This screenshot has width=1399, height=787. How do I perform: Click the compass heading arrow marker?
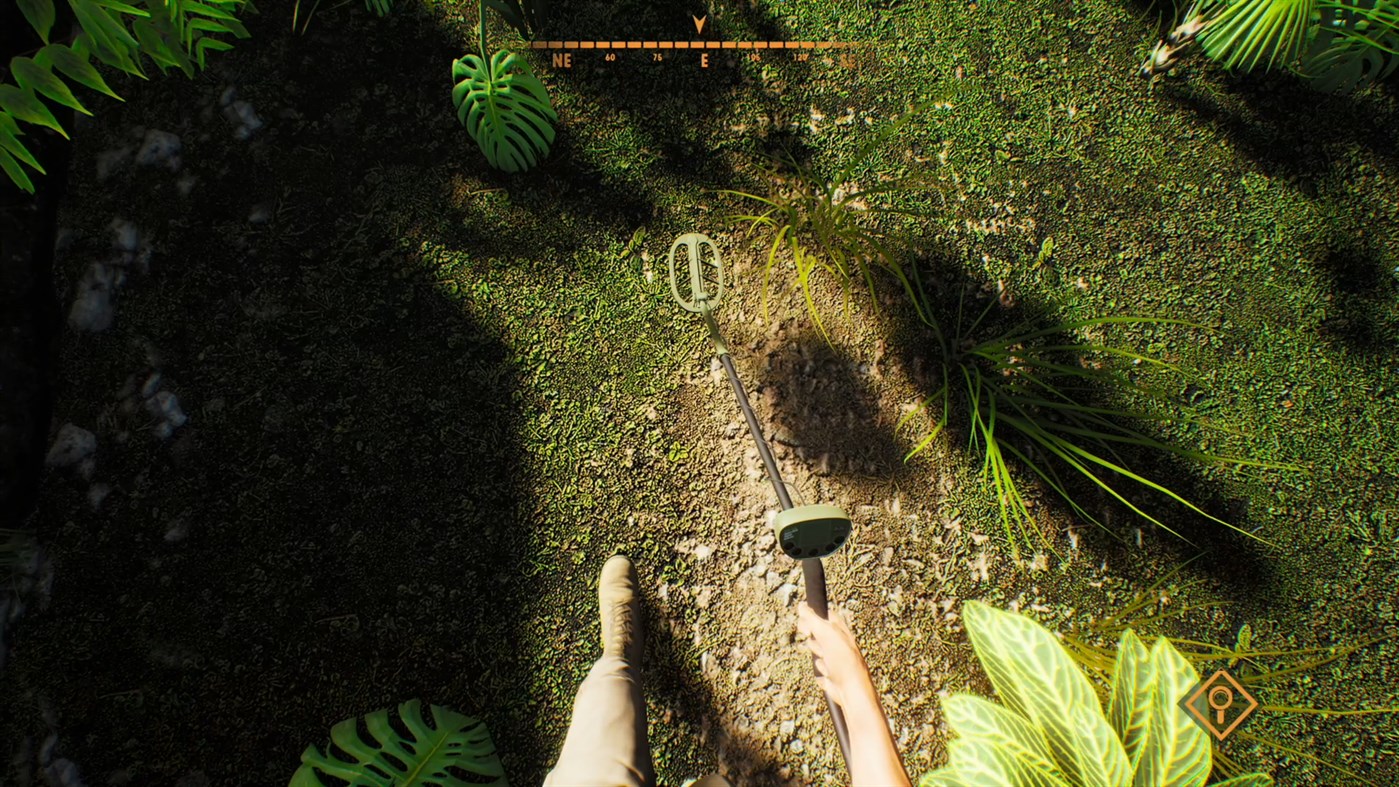coord(698,22)
